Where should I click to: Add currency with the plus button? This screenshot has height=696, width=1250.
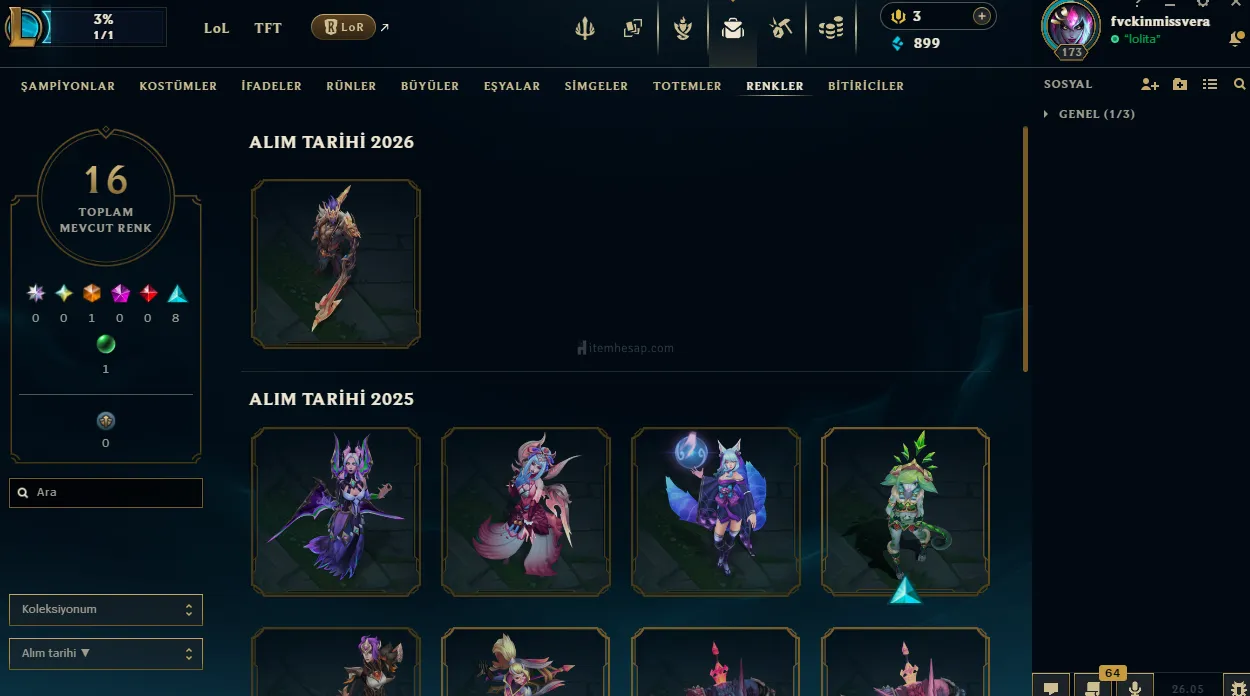tap(981, 16)
